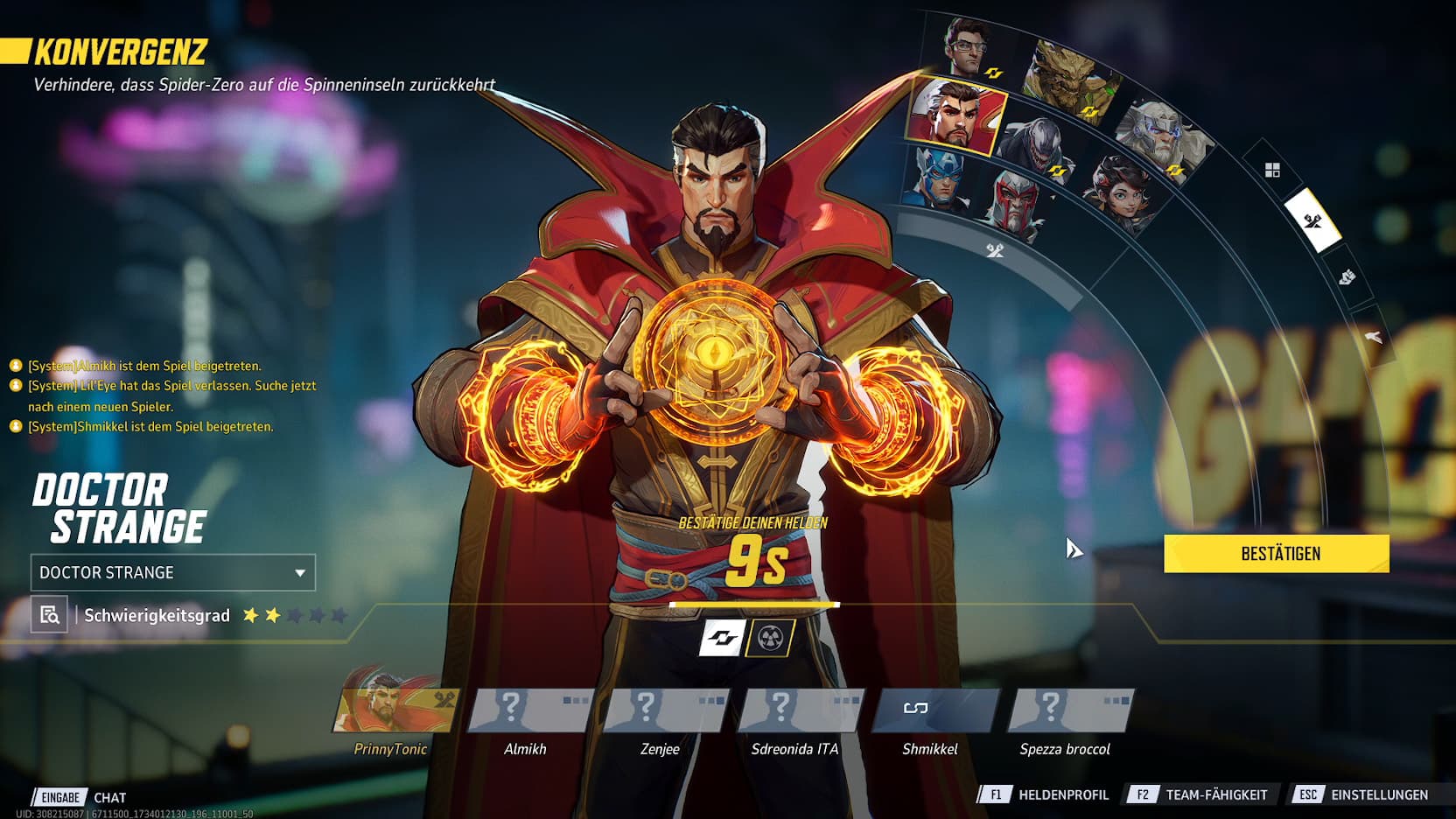Select the gamma radiation team-up icon

(770, 638)
